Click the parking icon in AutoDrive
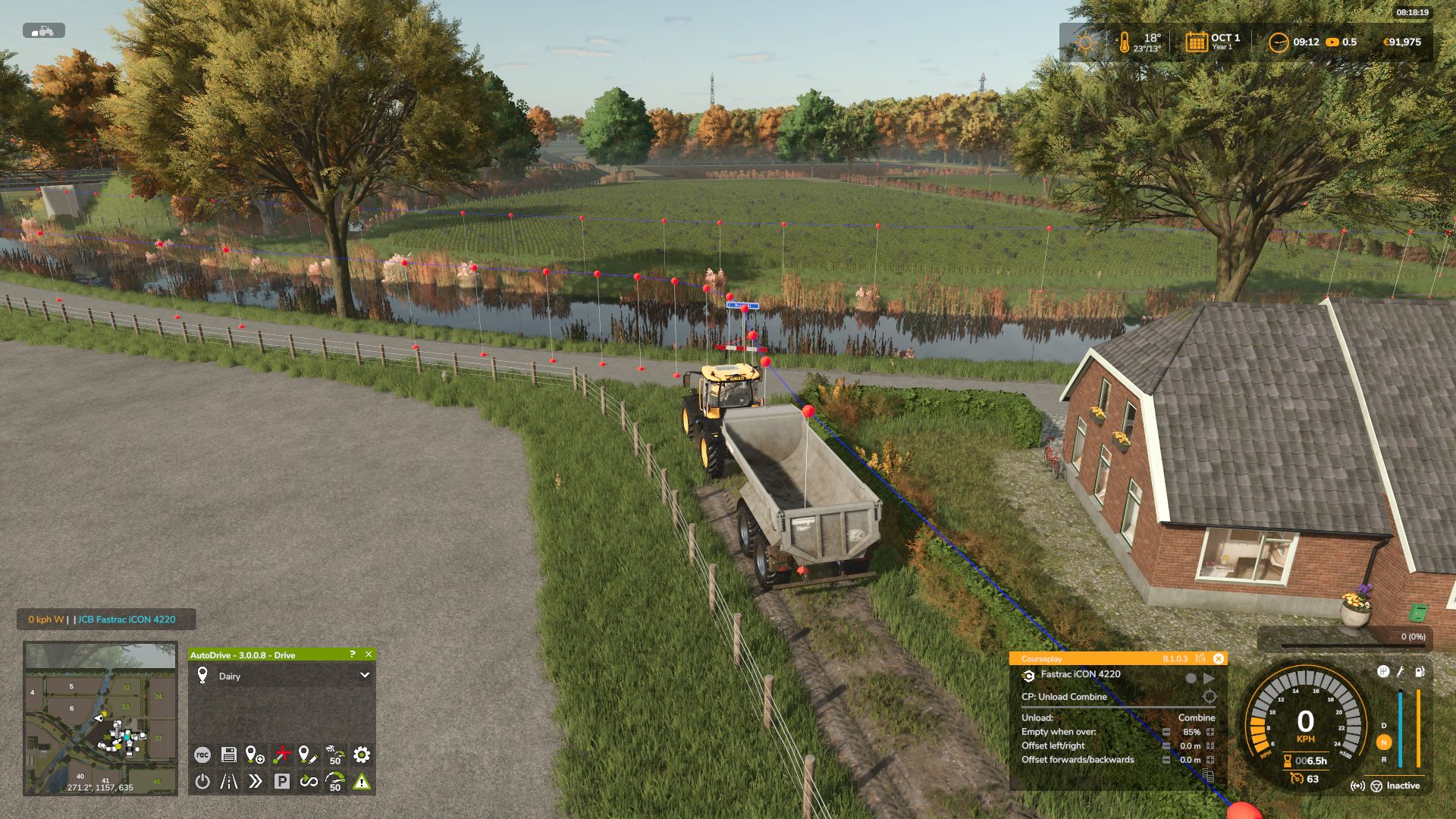Viewport: 1456px width, 819px height. (x=283, y=780)
